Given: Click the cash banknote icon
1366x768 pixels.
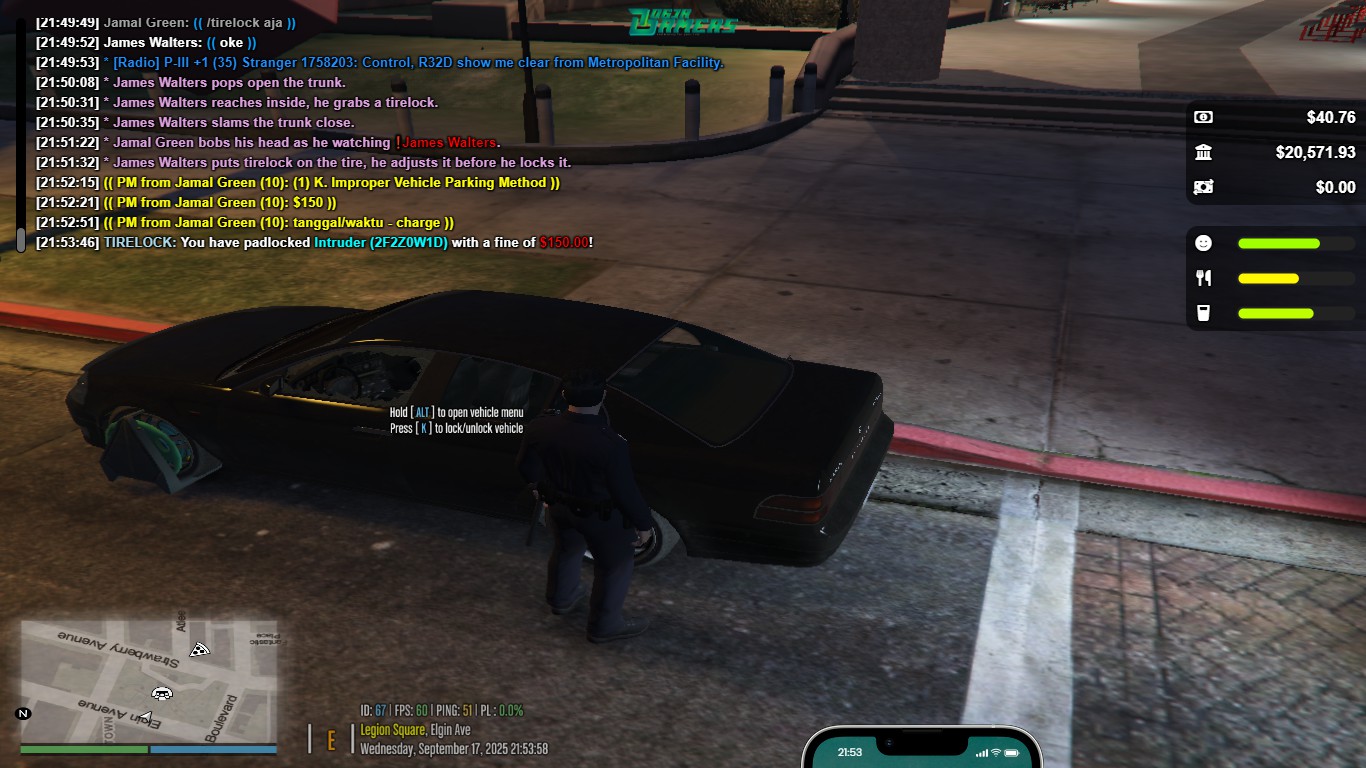Looking at the screenshot, I should click(1203, 117).
